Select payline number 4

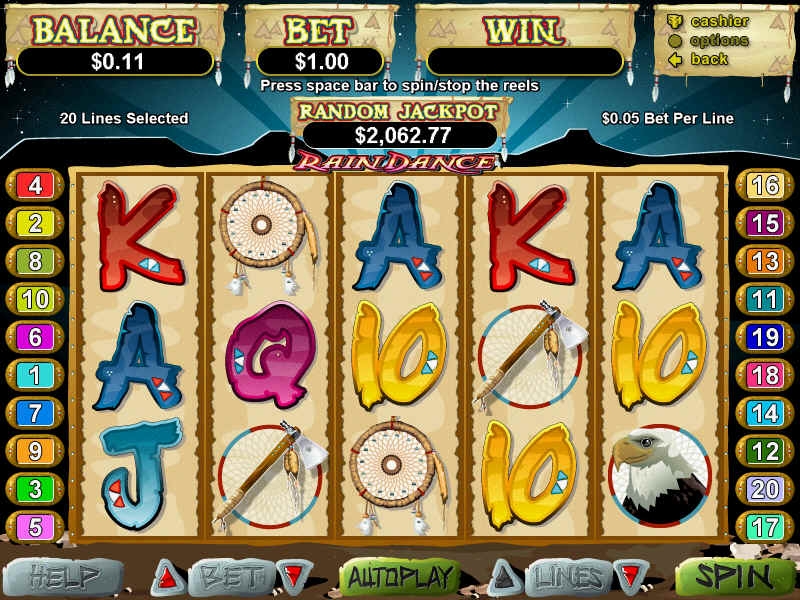click(35, 185)
